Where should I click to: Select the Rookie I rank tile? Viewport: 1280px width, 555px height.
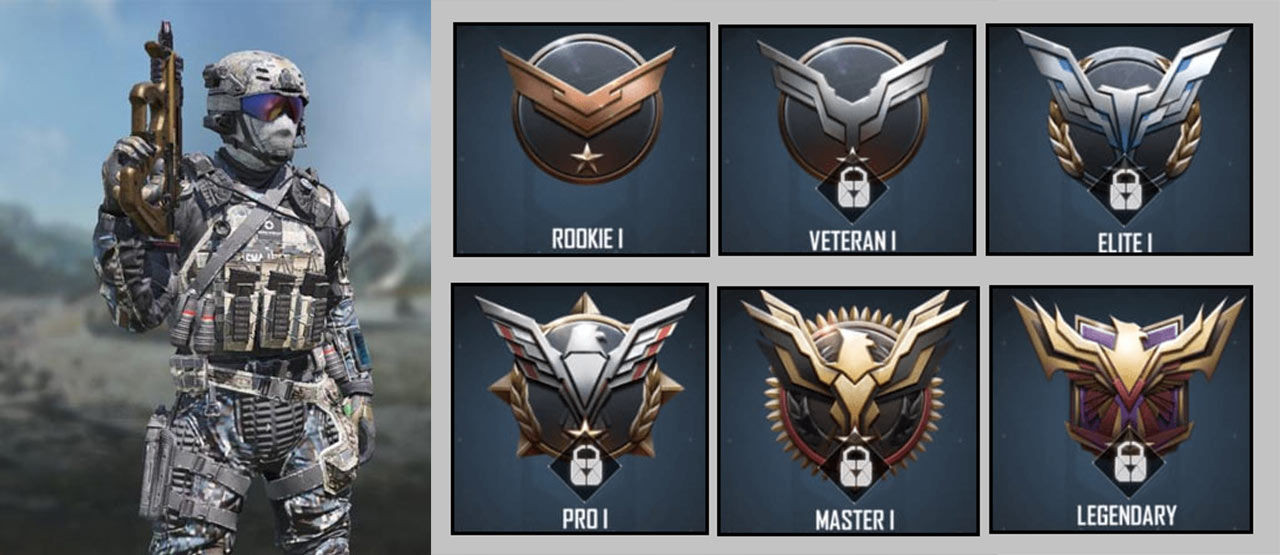[x=582, y=139]
